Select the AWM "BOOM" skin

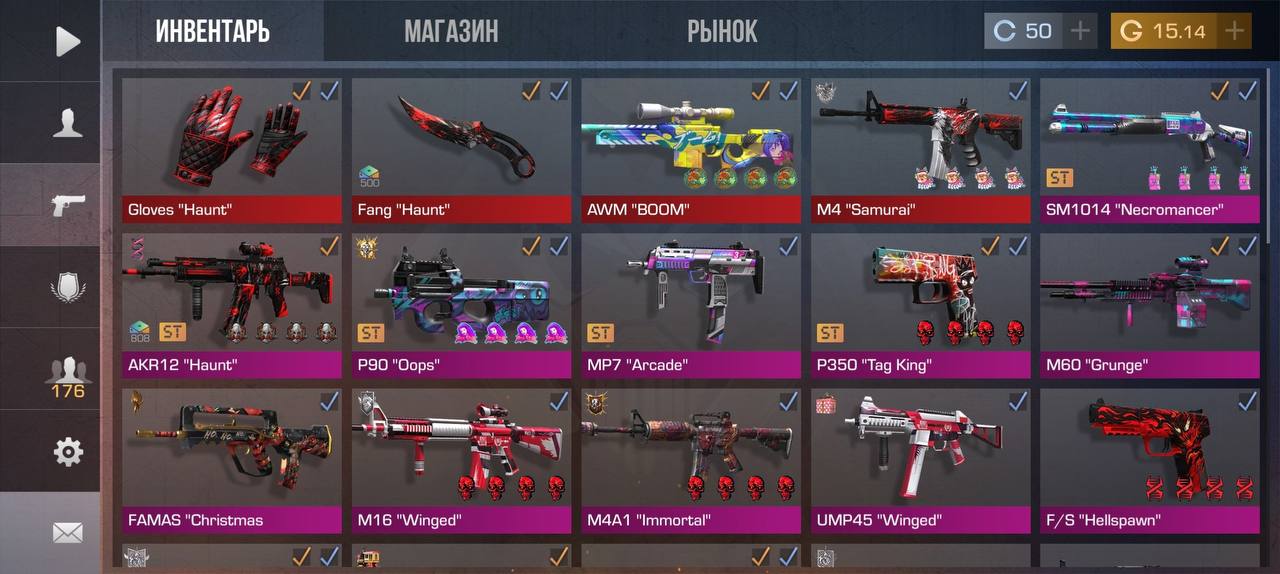[691, 150]
